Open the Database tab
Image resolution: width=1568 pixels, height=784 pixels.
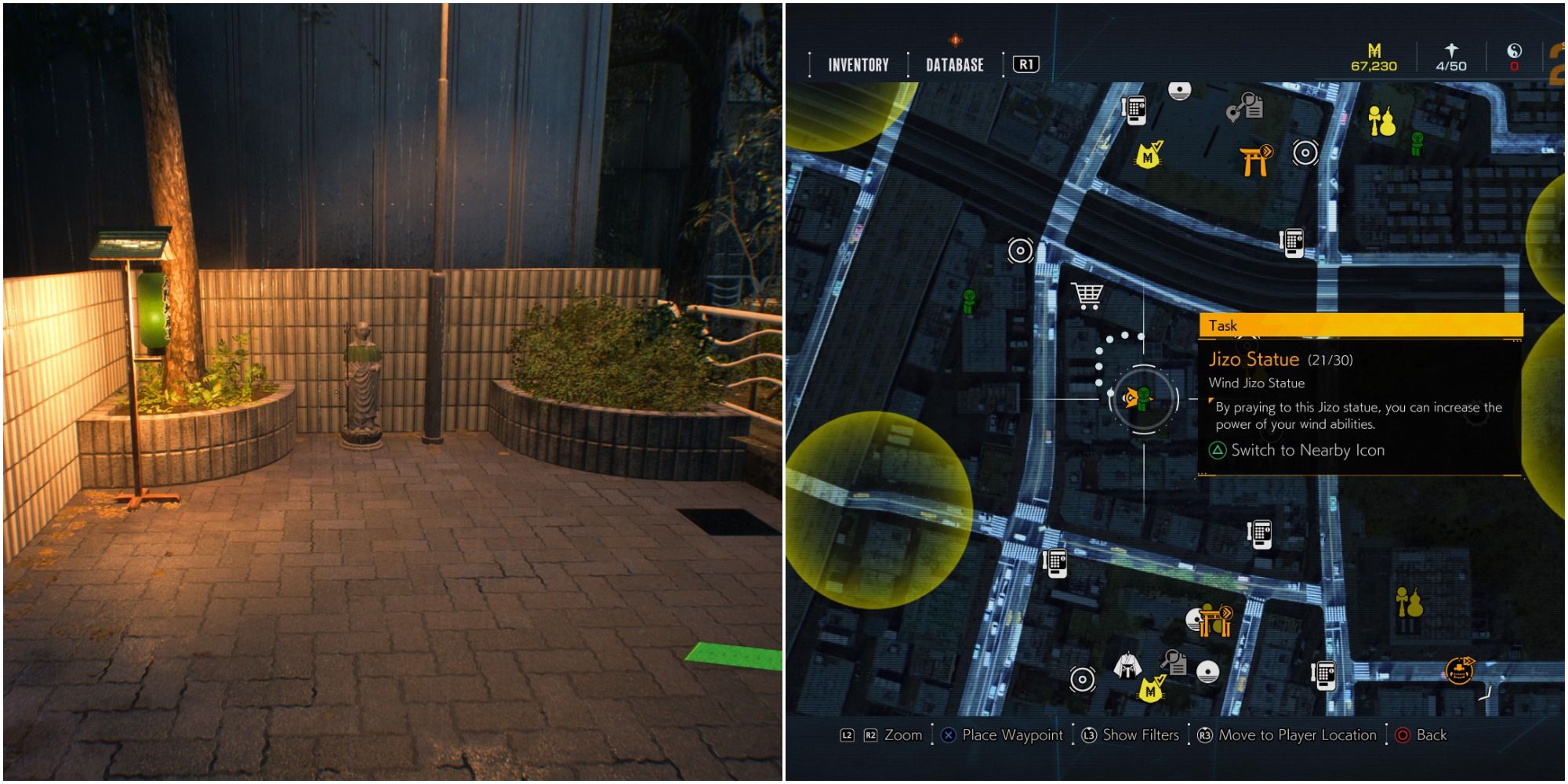click(x=956, y=66)
